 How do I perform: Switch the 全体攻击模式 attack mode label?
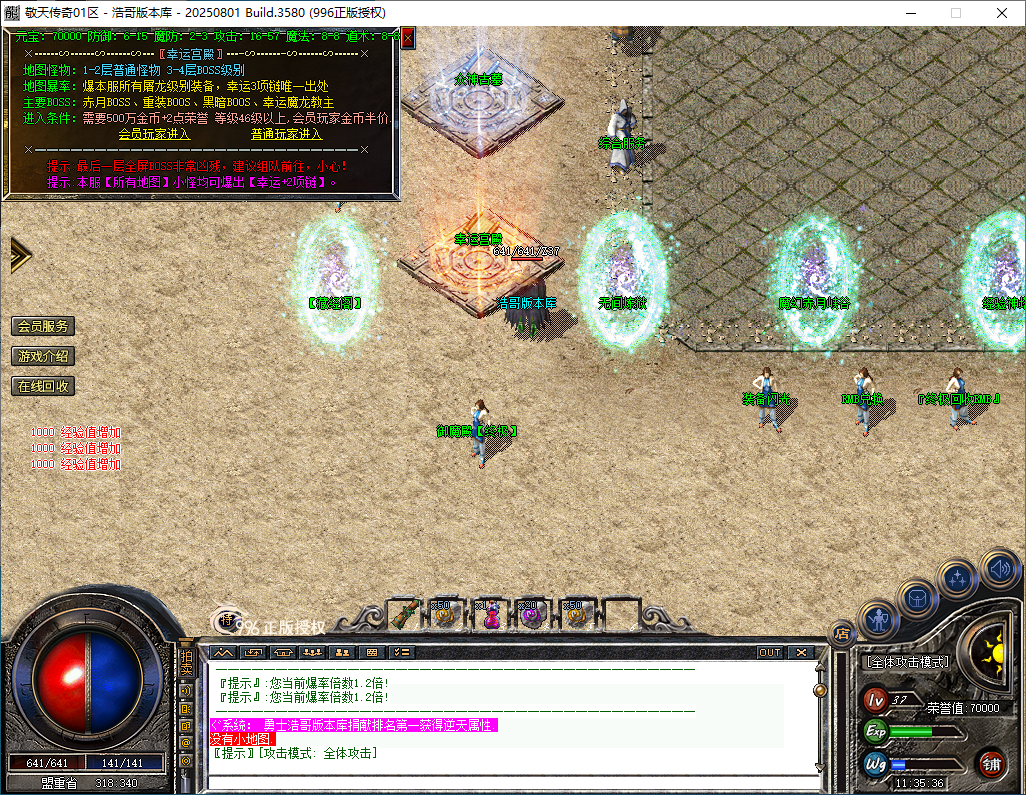point(907,662)
